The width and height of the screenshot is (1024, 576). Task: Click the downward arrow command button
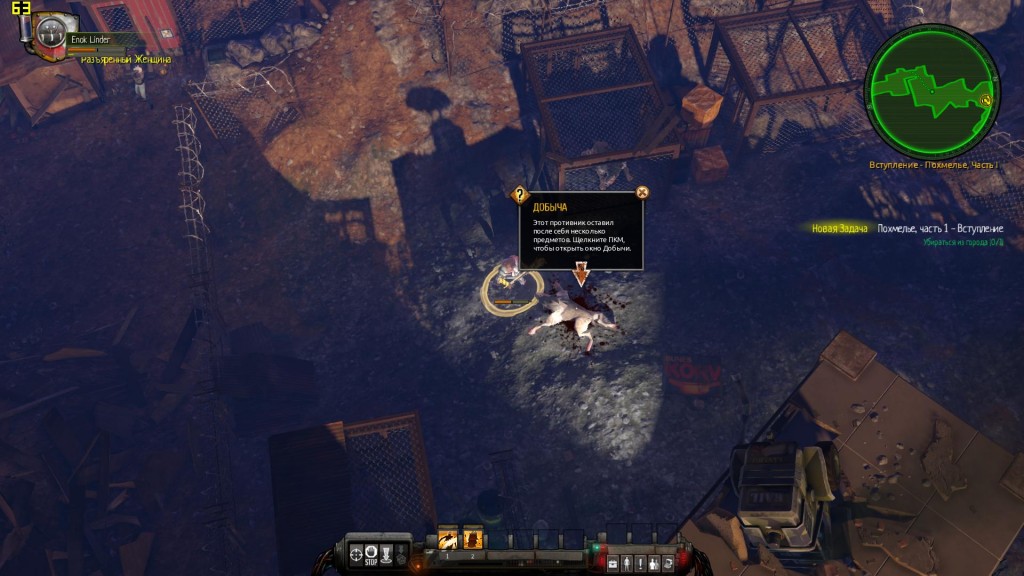(387, 553)
